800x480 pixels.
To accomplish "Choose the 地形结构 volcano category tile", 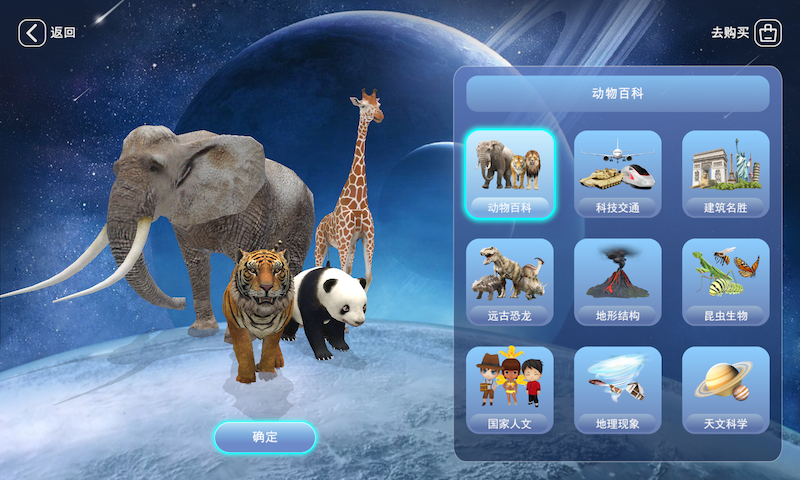I will point(617,283).
